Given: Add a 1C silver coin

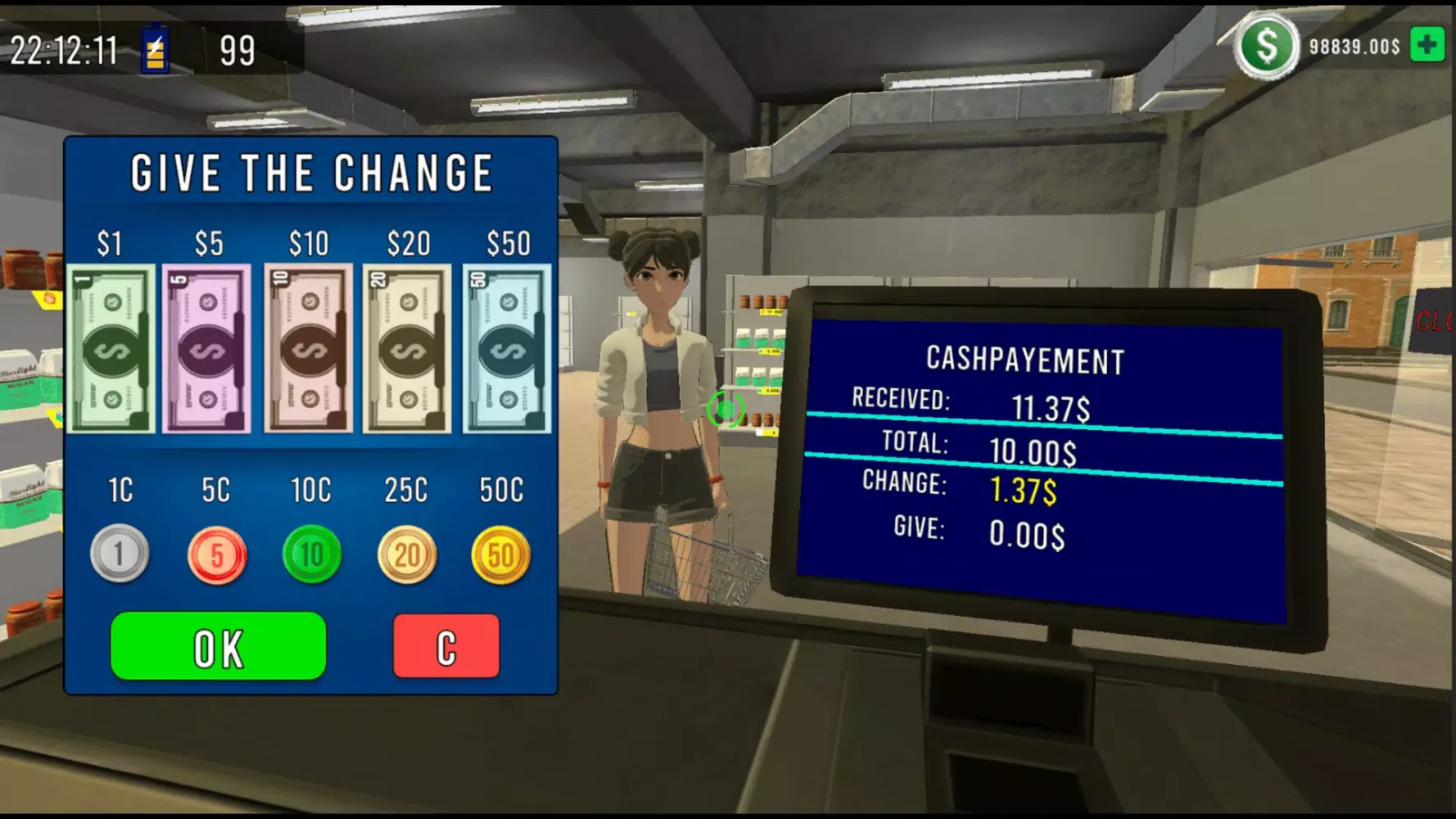Looking at the screenshot, I should (x=120, y=554).
